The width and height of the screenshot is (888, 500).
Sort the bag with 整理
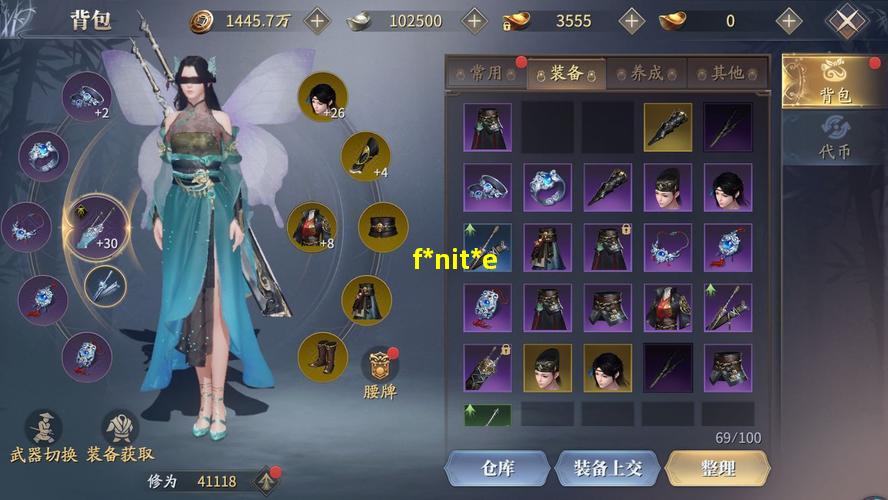click(717, 468)
